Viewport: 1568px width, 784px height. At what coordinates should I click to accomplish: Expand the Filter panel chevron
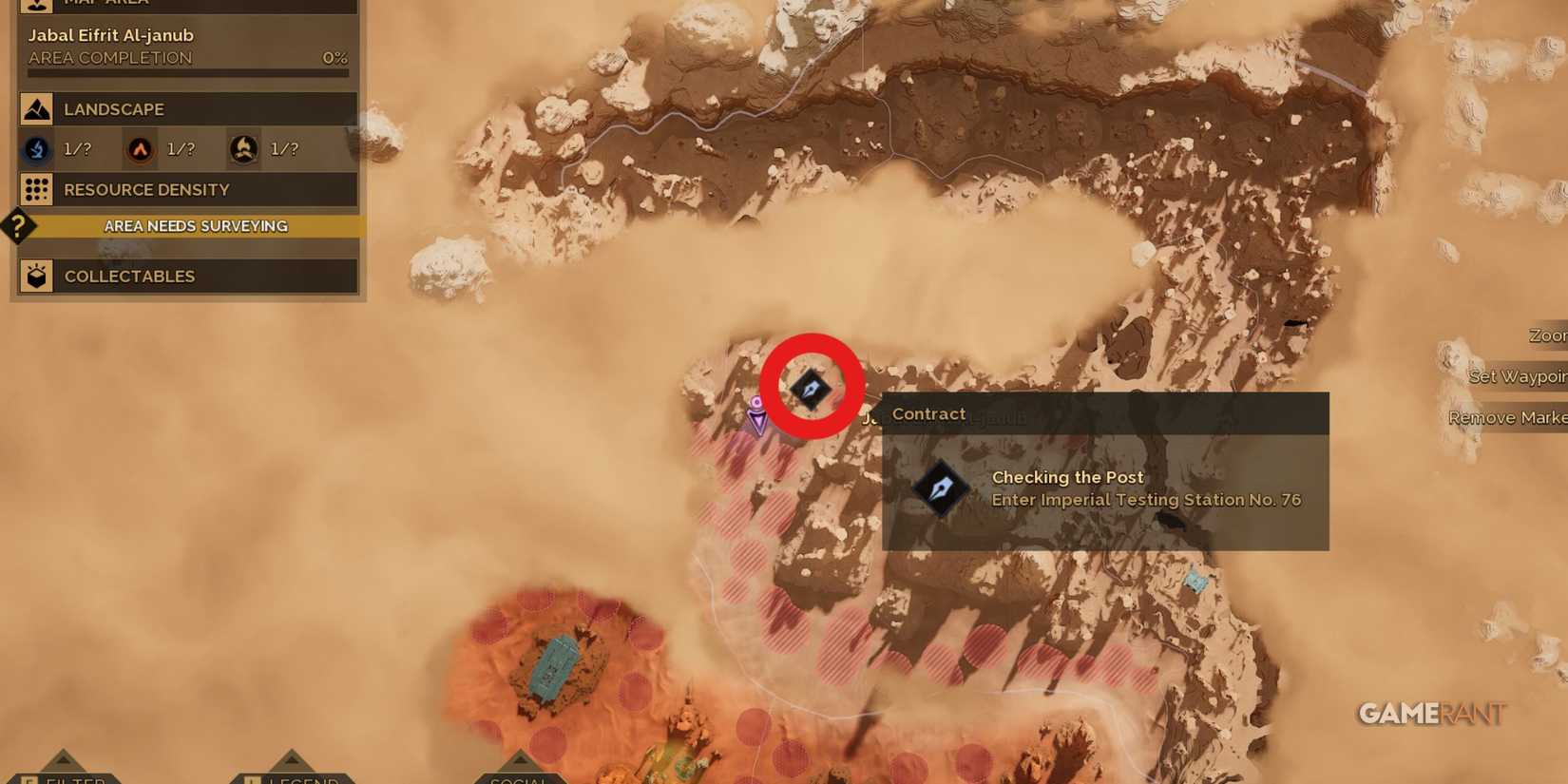pos(63,760)
